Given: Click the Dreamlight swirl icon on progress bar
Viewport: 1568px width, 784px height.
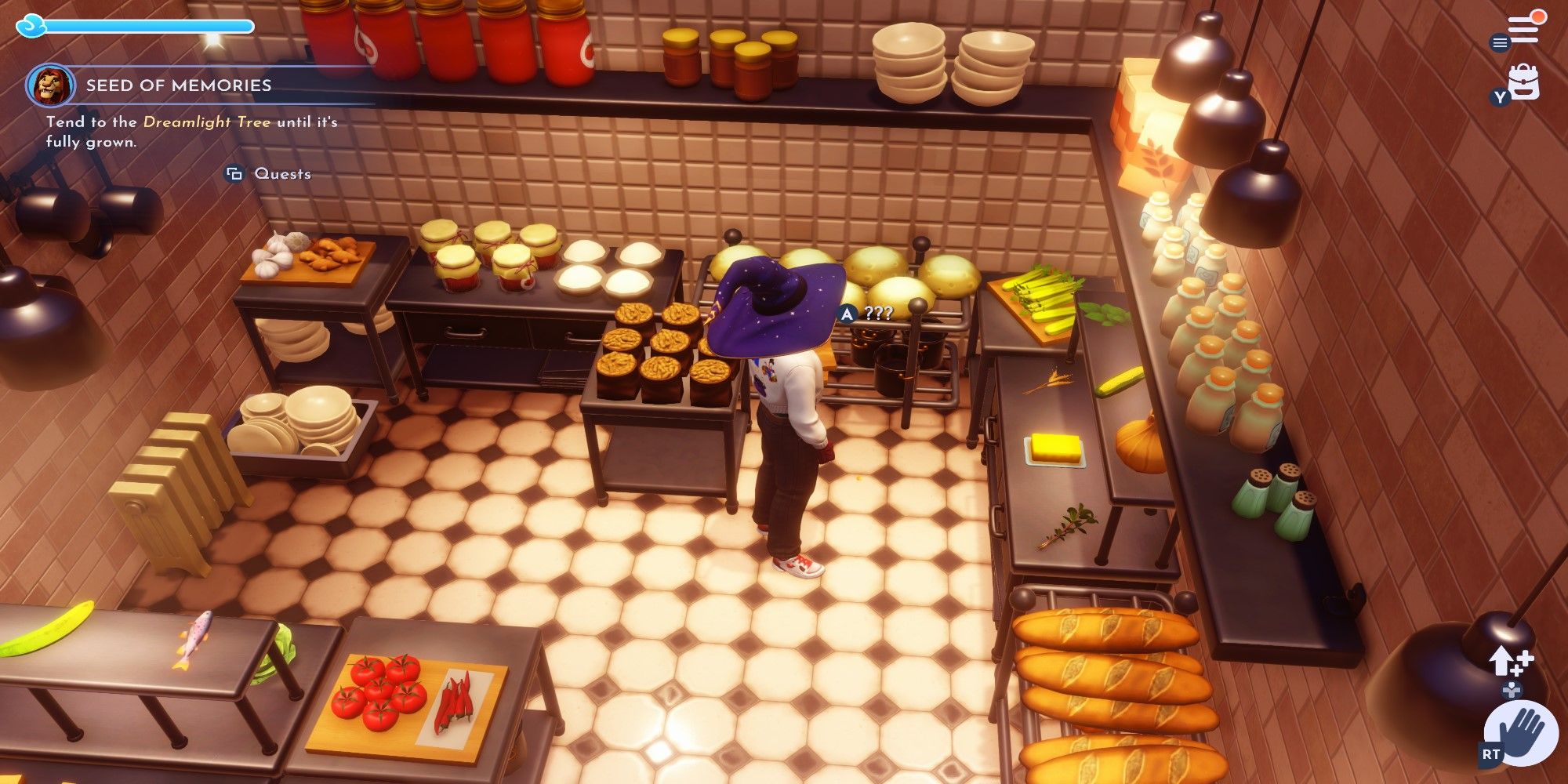Looking at the screenshot, I should pos(31,26).
